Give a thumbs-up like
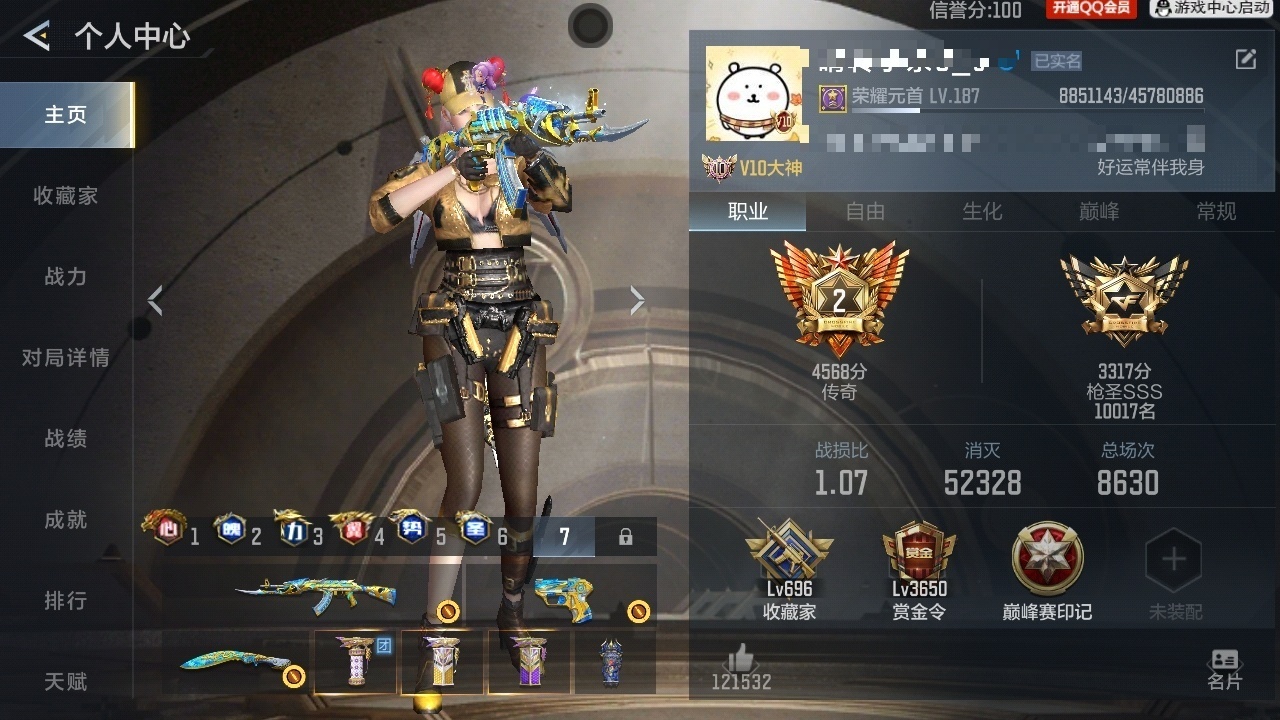 point(740,659)
